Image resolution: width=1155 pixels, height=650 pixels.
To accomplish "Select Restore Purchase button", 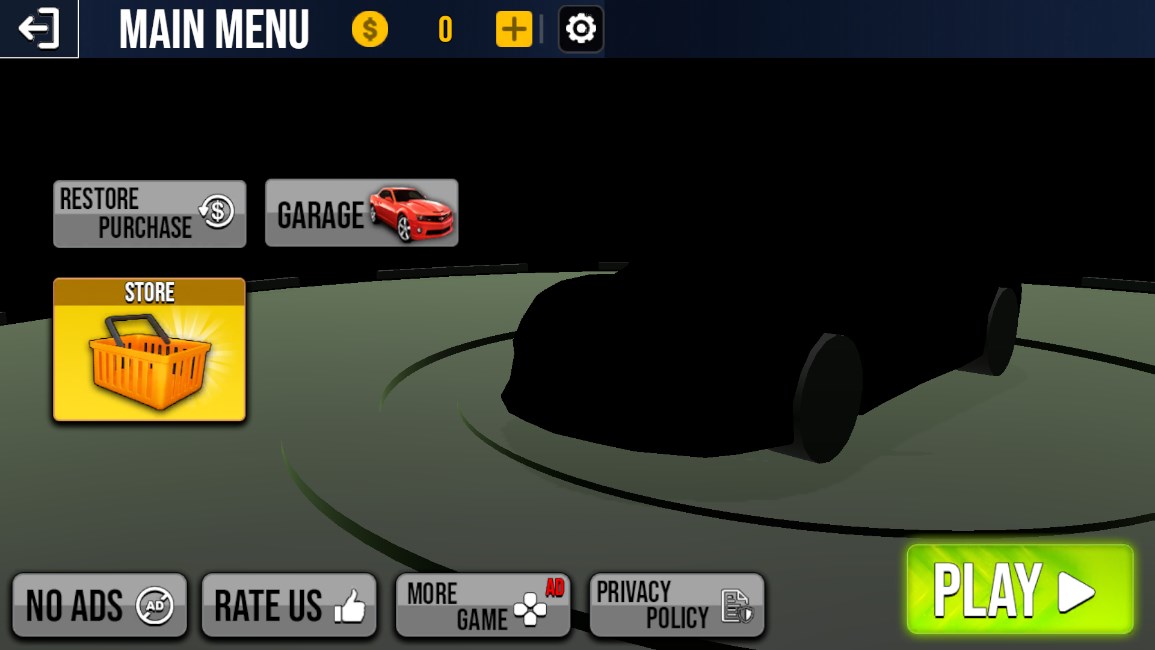I will click(x=149, y=213).
